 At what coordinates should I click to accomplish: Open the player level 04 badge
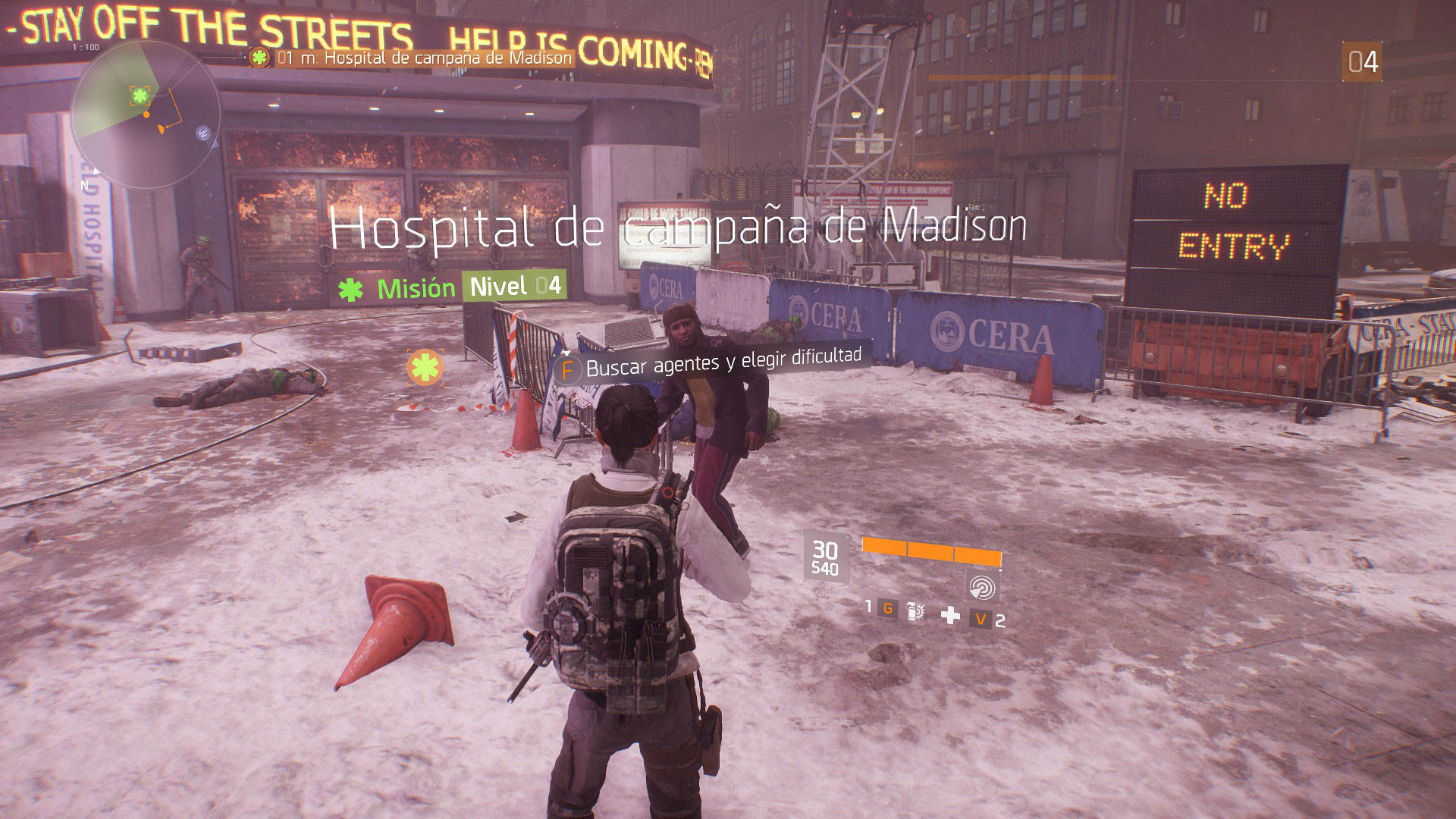click(1362, 62)
